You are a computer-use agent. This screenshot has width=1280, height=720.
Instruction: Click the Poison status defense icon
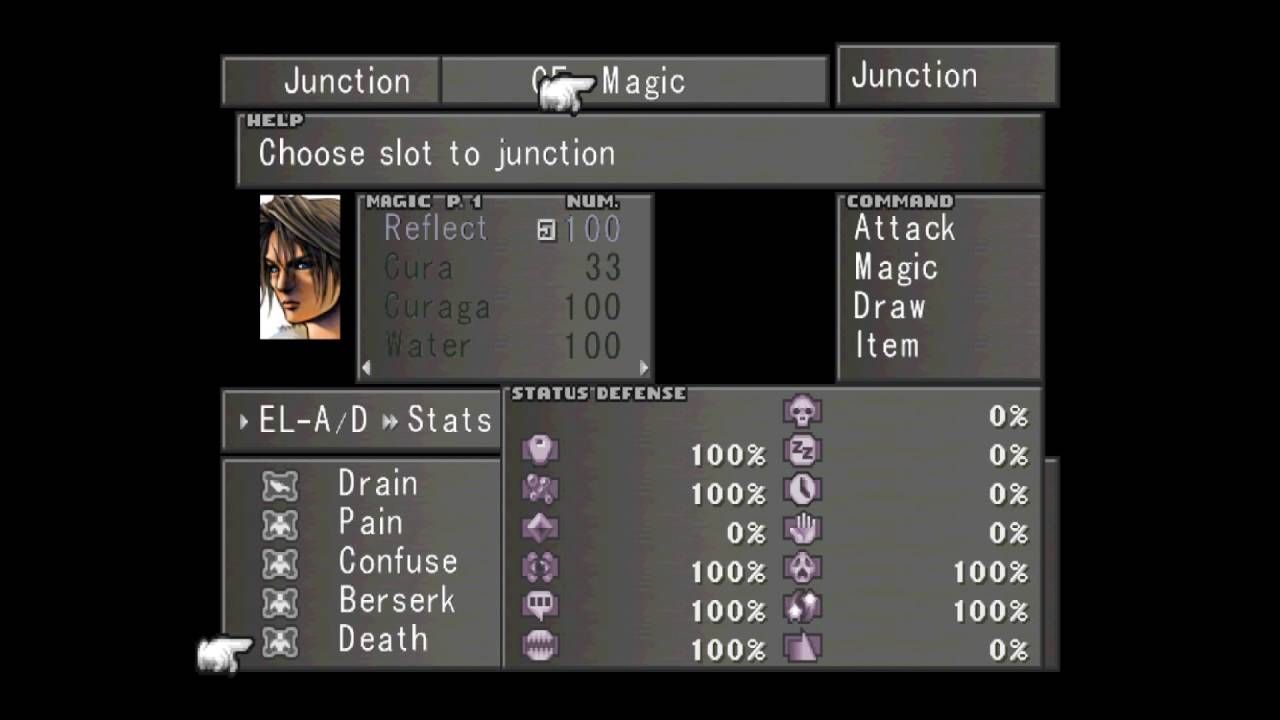pos(540,450)
